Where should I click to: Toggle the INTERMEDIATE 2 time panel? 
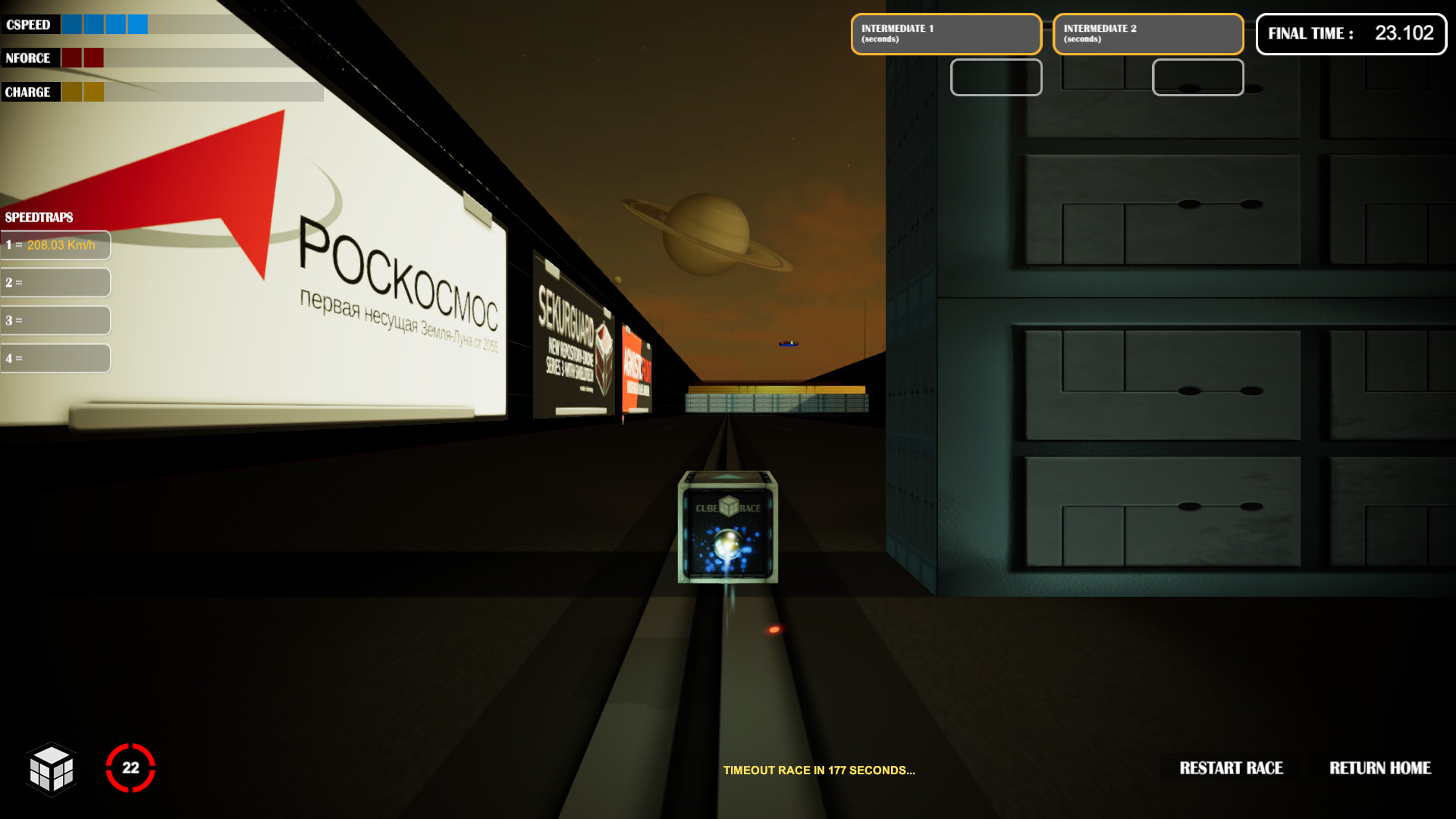[1147, 33]
